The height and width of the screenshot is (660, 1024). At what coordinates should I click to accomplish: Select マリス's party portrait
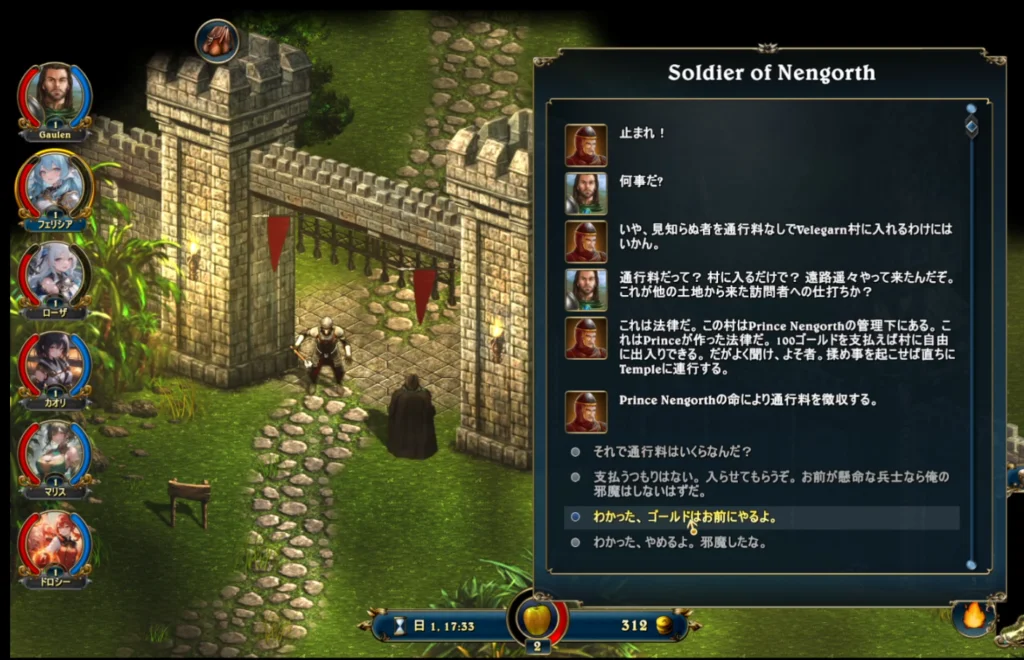click(55, 449)
